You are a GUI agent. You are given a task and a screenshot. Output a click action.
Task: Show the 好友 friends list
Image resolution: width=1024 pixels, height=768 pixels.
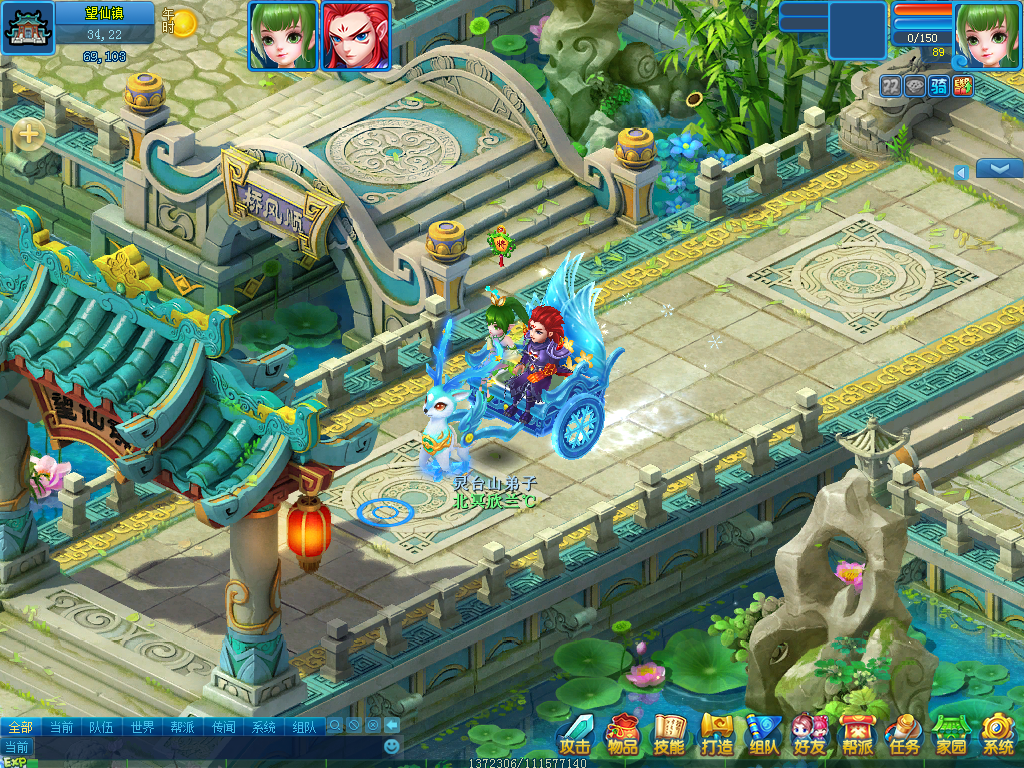coord(810,735)
